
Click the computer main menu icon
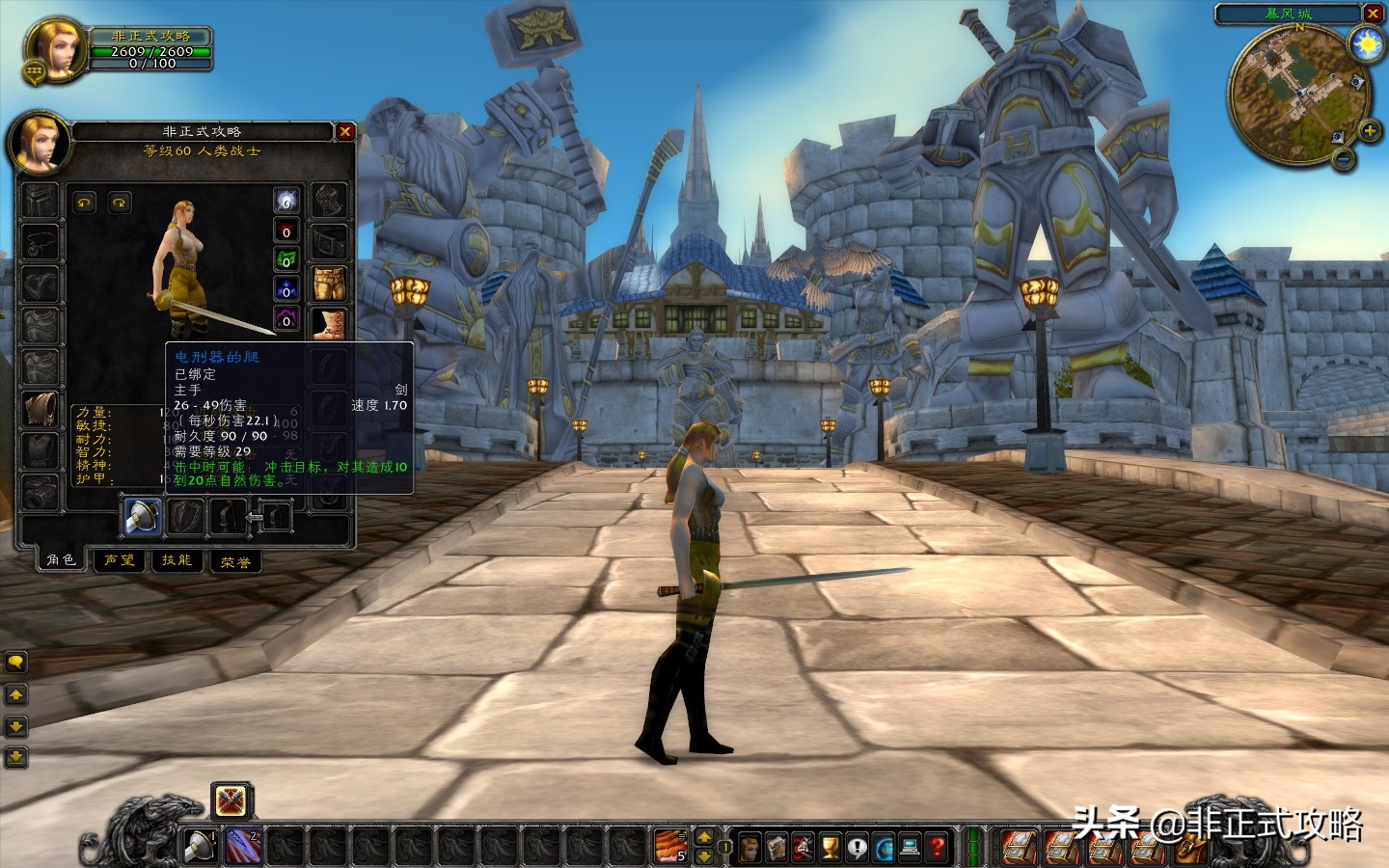pos(911,847)
